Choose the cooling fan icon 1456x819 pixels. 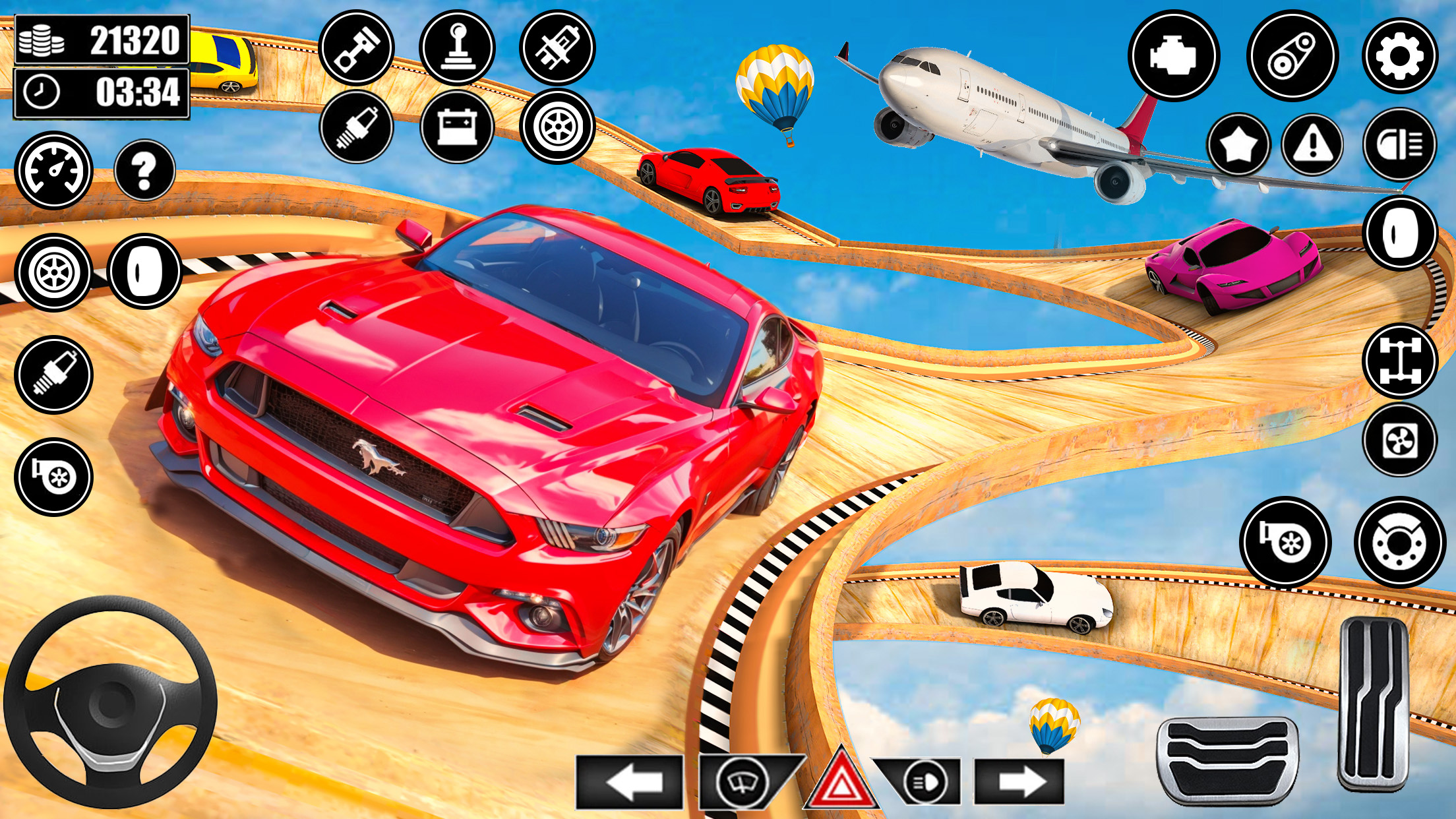tap(1400, 440)
